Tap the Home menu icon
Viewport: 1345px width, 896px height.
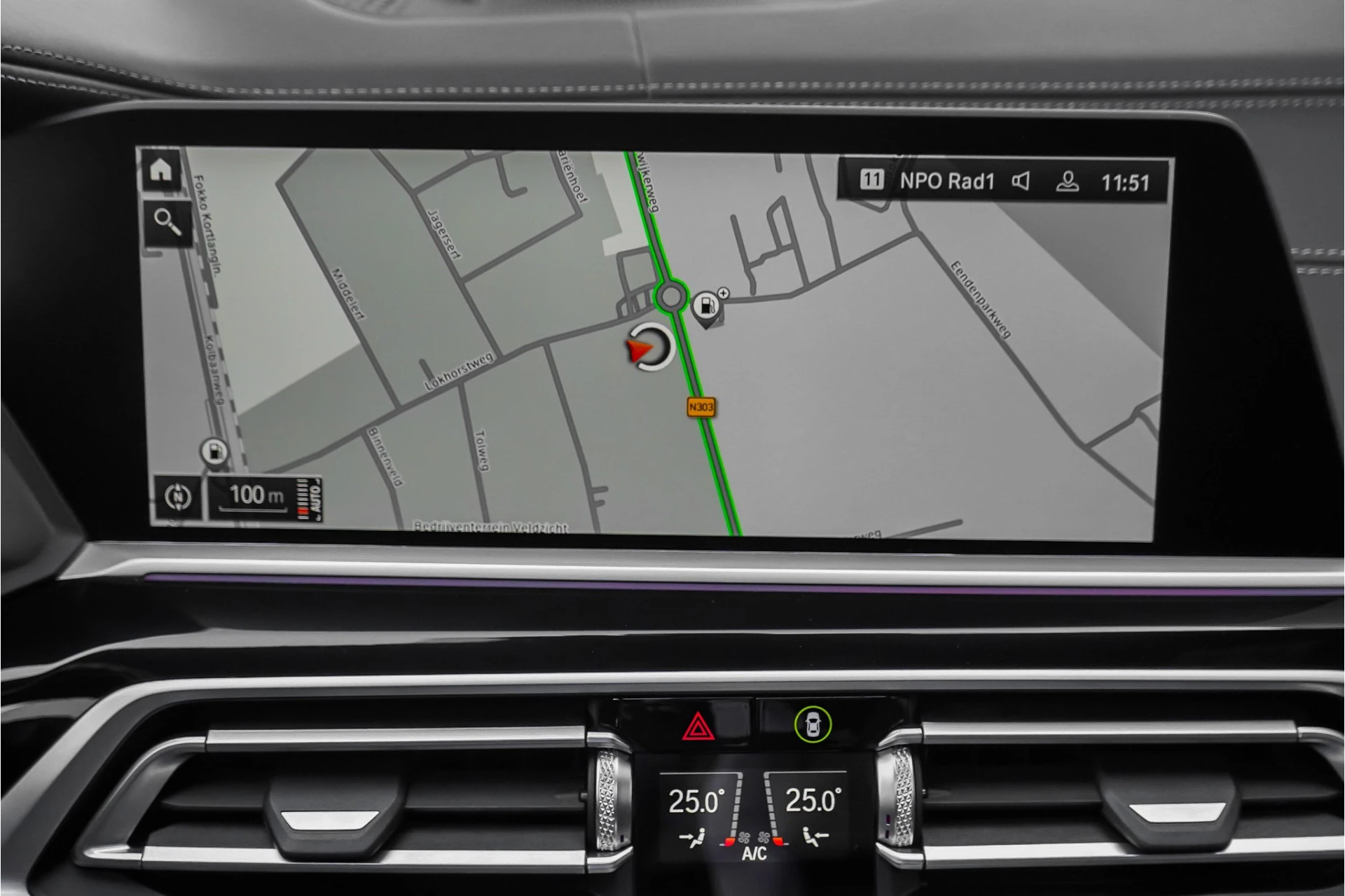tap(163, 170)
